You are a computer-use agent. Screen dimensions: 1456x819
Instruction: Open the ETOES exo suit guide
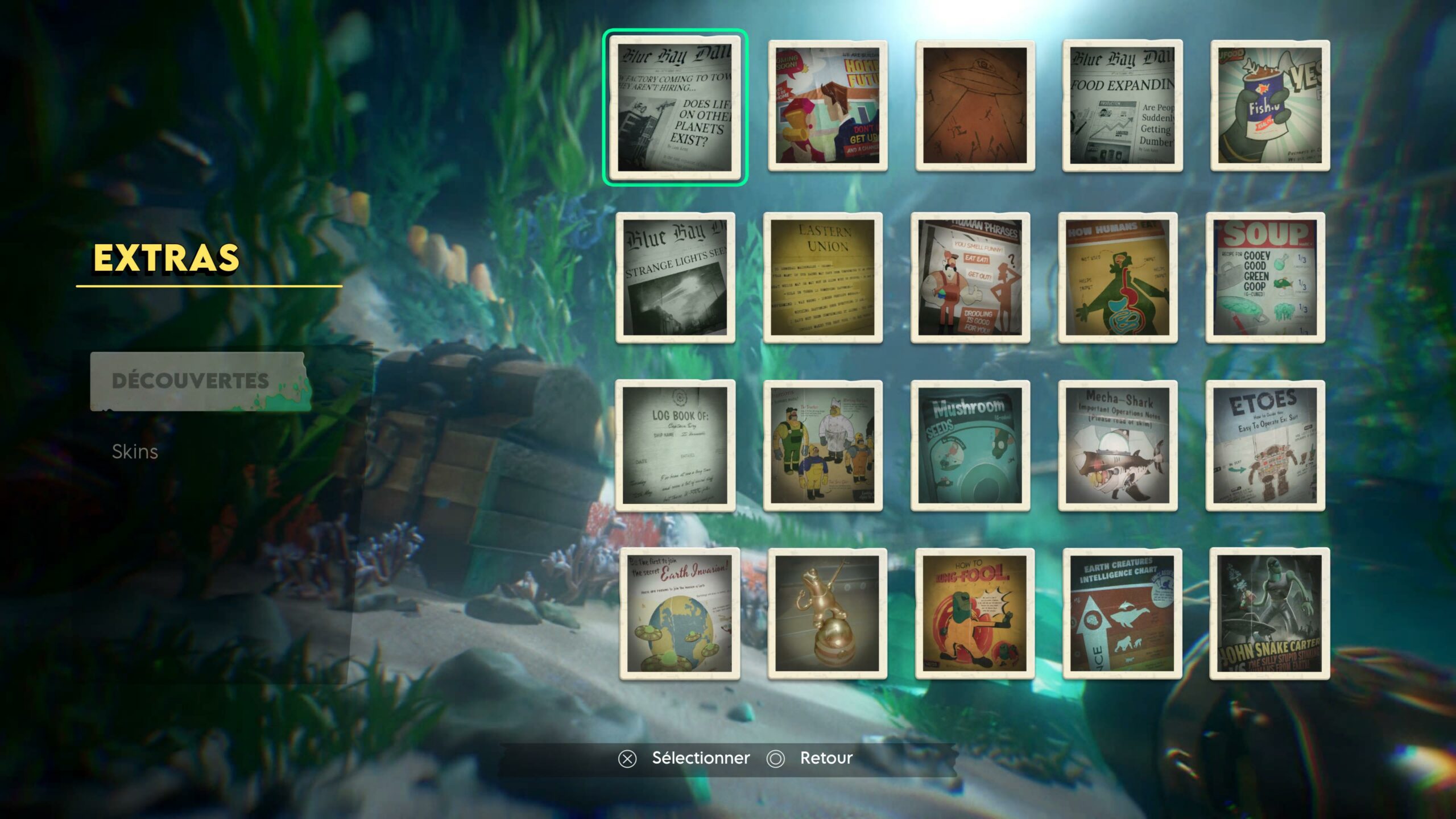[x=1265, y=445]
